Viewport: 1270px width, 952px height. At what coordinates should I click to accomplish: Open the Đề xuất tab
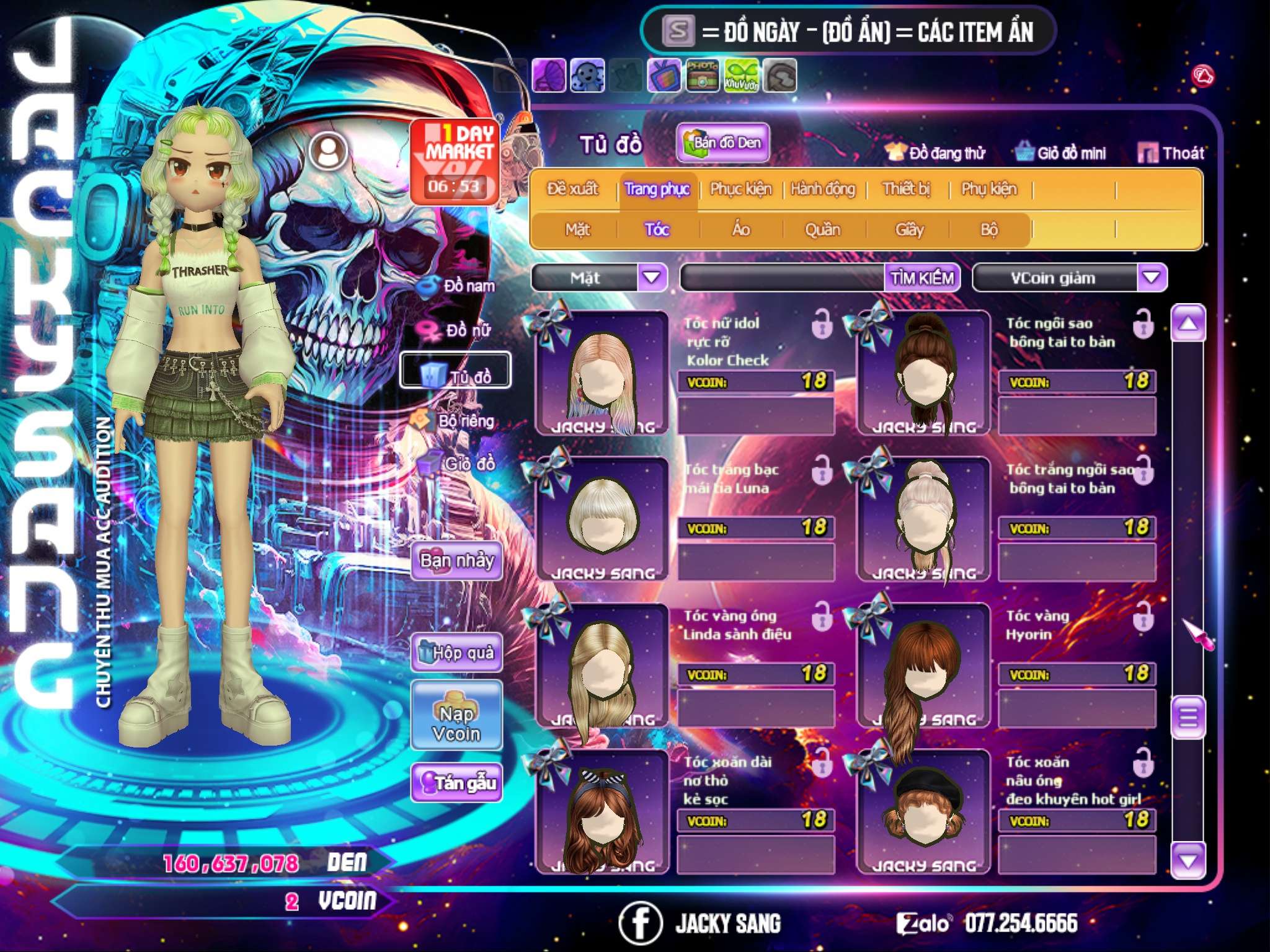(x=572, y=189)
